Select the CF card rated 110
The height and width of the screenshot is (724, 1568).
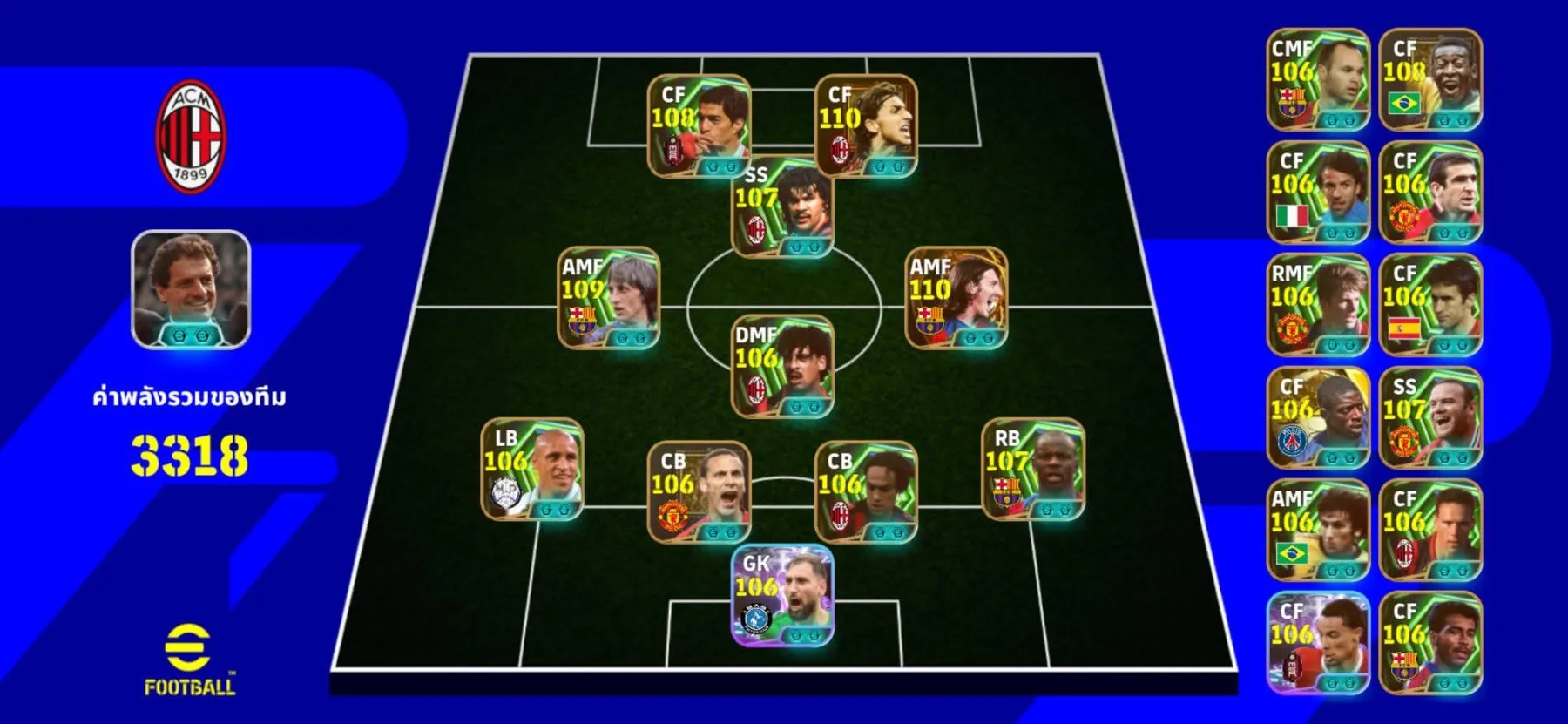click(x=866, y=126)
